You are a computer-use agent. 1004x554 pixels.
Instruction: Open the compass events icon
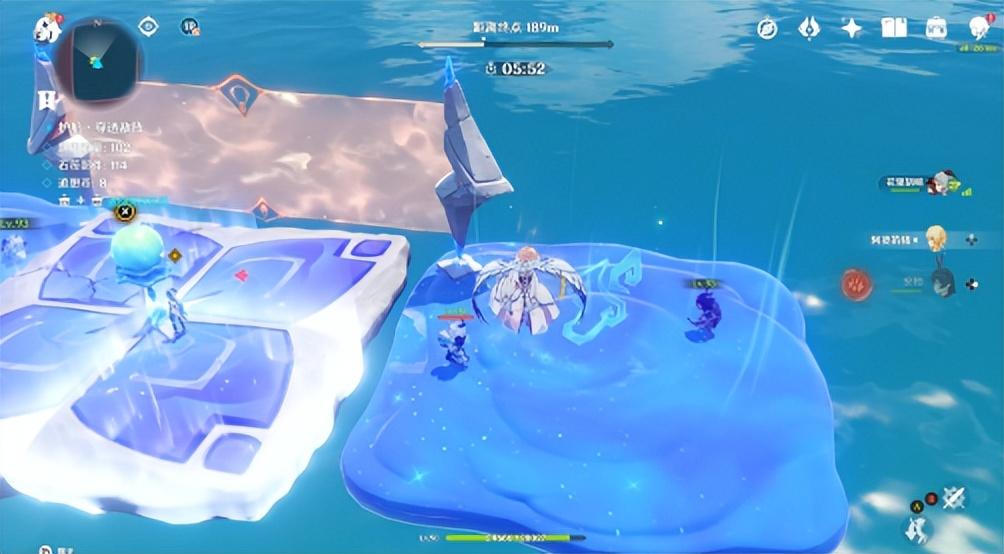tap(768, 28)
